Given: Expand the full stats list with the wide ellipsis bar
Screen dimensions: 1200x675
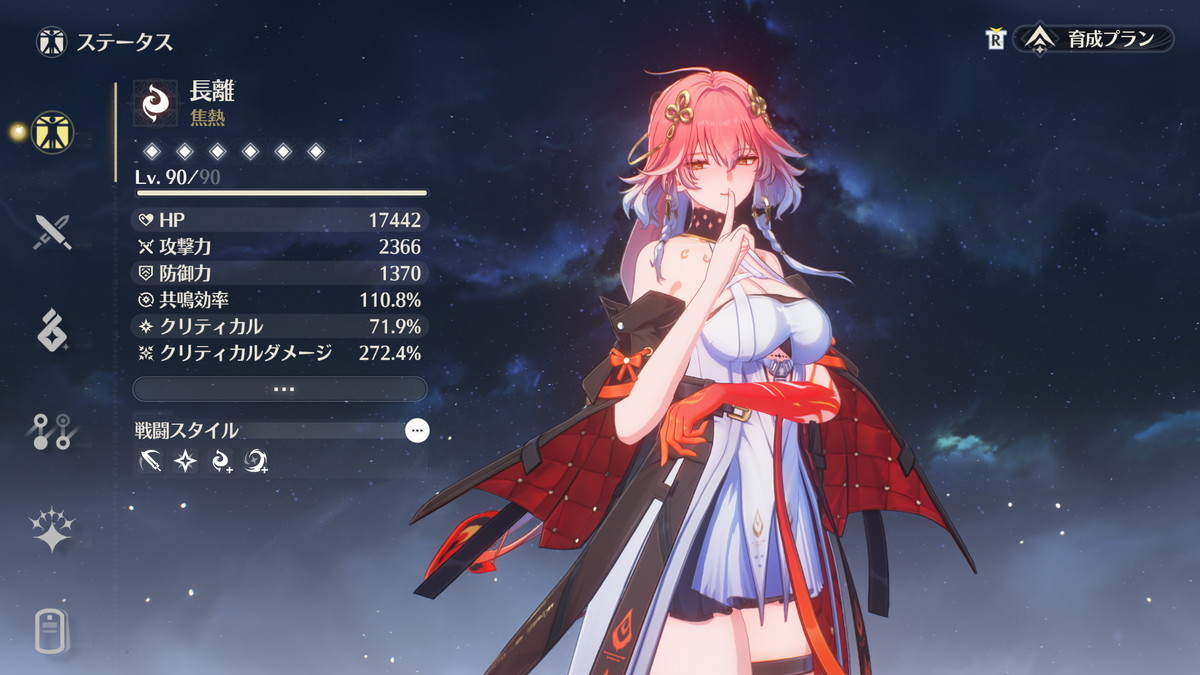Looking at the screenshot, I should point(280,388).
